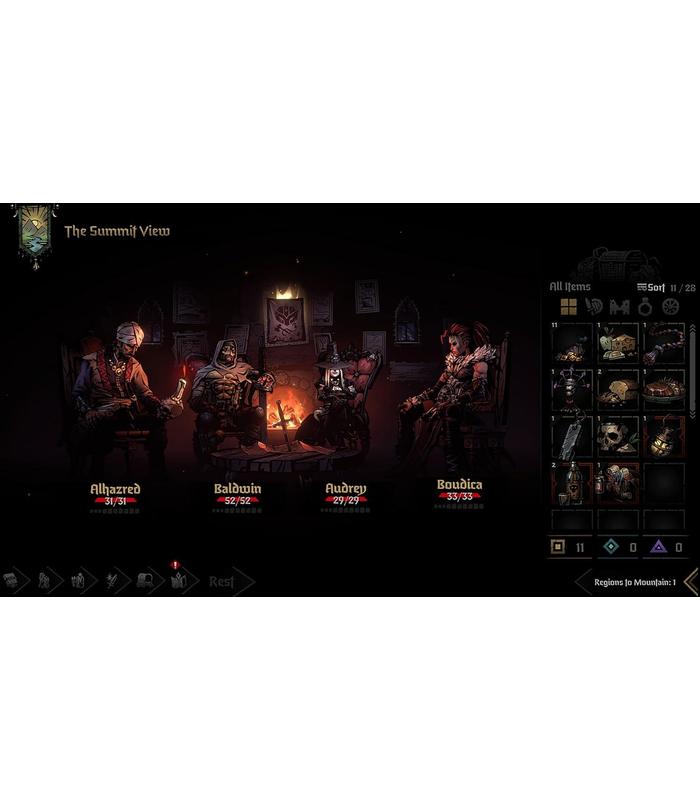The image size is (700, 800).
Task: Choose the hanging blade item slot
Action: point(572,436)
